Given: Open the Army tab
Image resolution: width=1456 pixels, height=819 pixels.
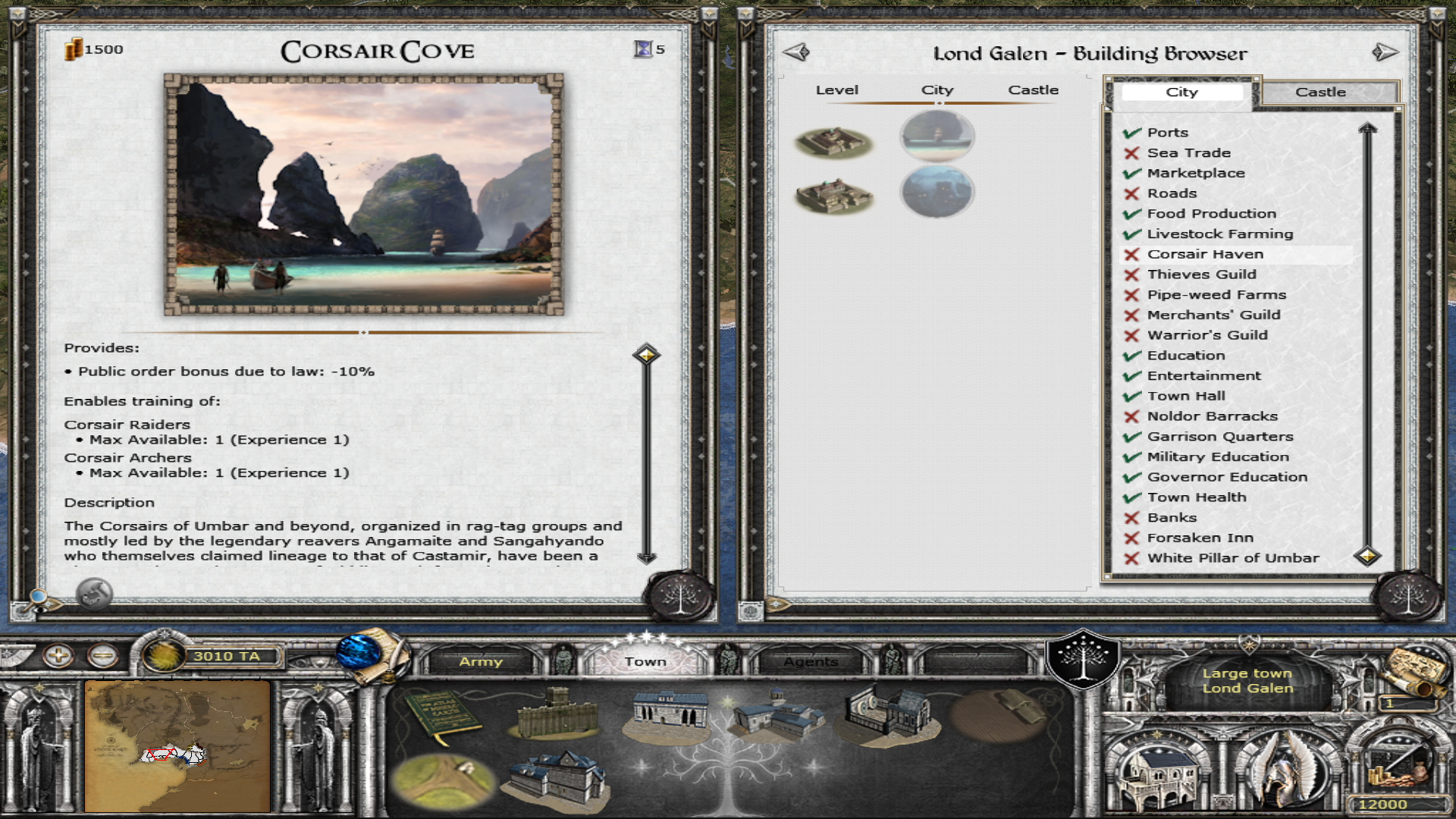Looking at the screenshot, I should click(x=481, y=661).
